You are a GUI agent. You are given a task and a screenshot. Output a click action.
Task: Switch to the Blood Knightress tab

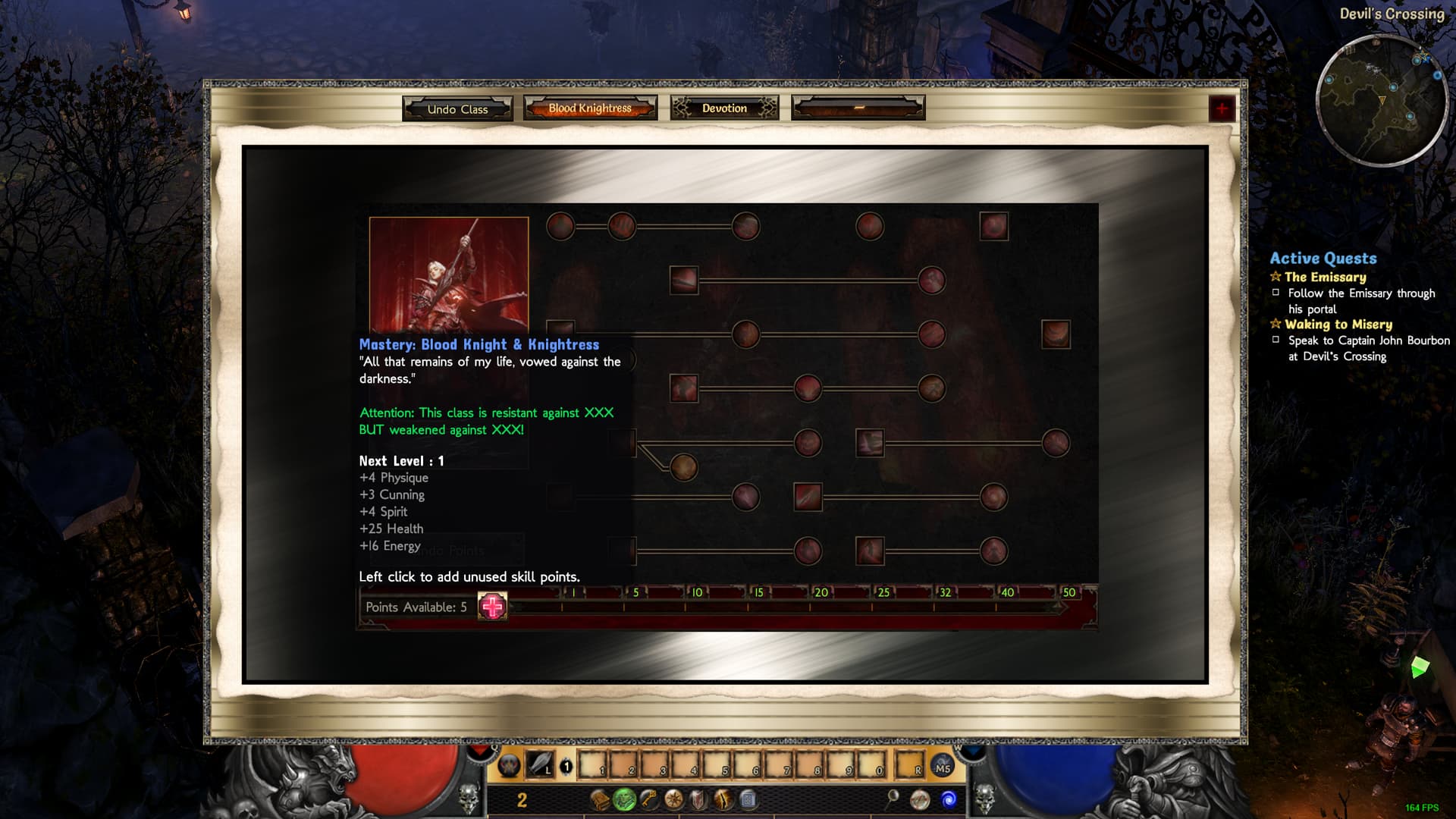(590, 108)
